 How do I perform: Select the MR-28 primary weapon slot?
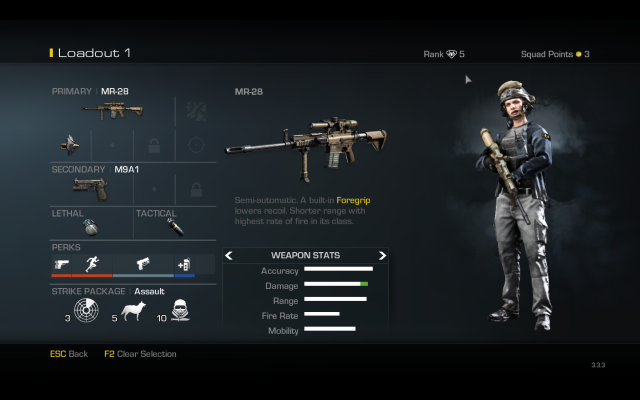(112, 110)
